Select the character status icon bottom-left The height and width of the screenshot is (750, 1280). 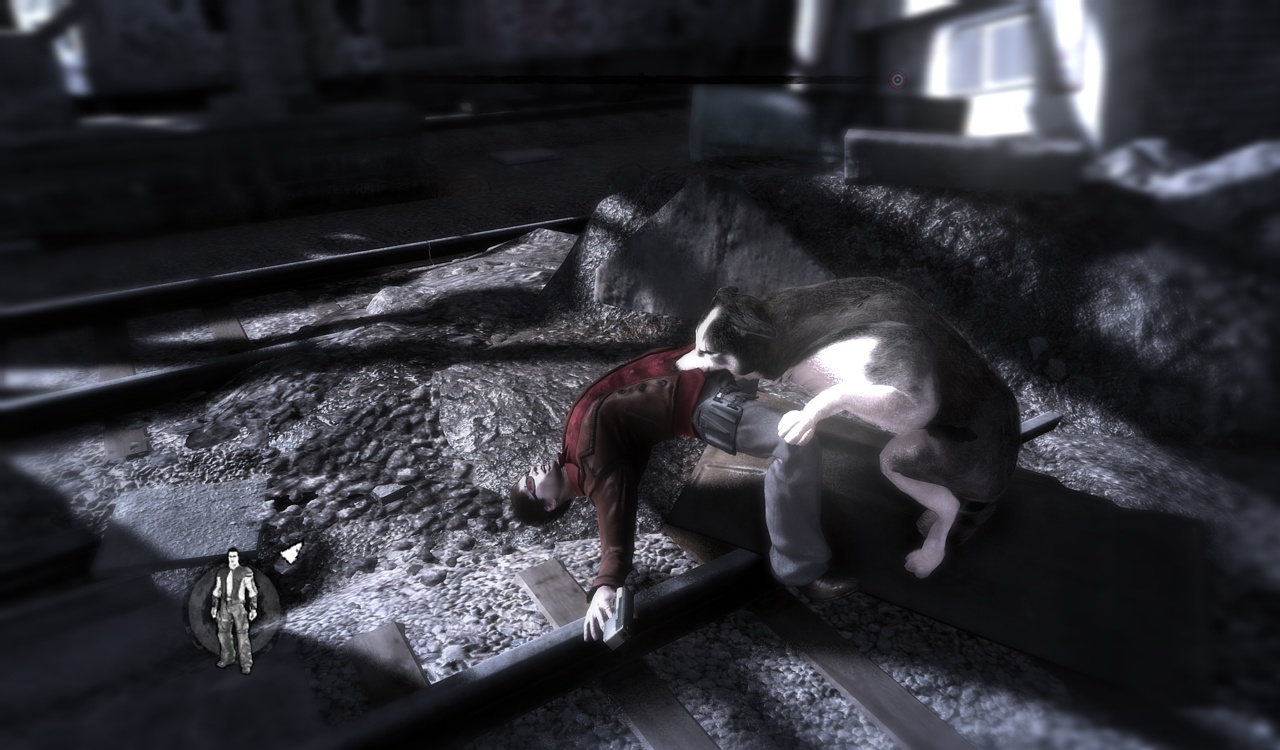click(233, 610)
